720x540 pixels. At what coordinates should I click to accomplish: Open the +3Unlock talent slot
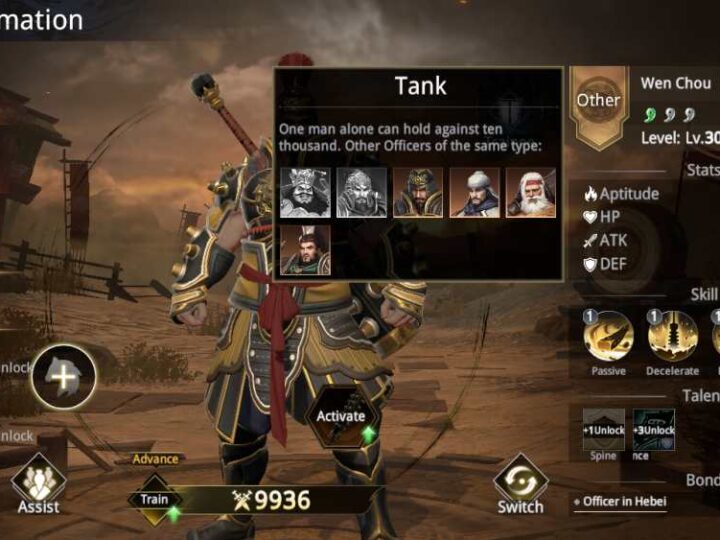(x=654, y=430)
